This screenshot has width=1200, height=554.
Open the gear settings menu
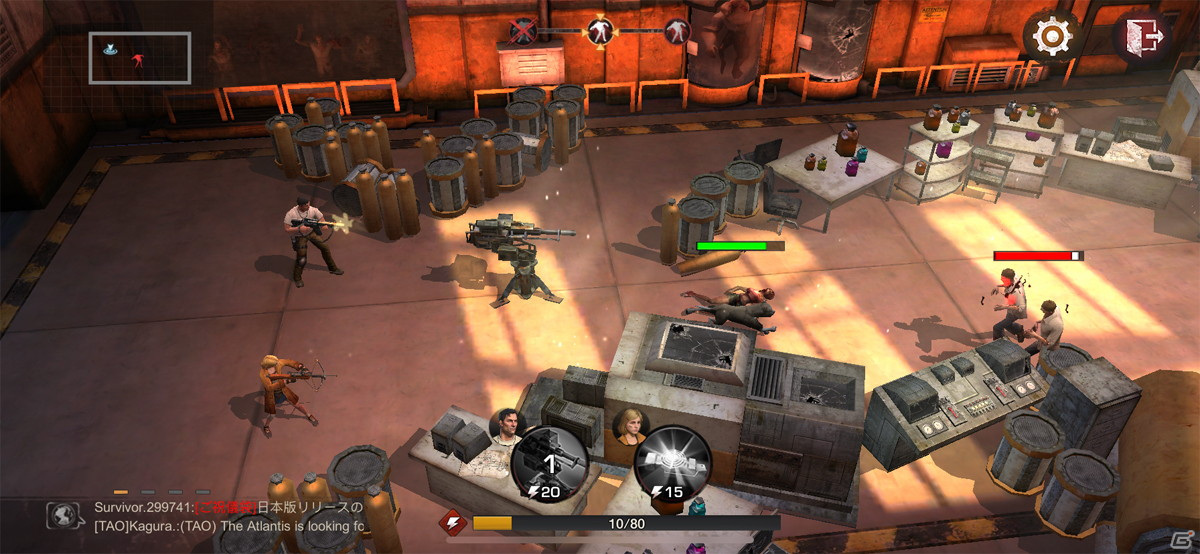[1051, 38]
